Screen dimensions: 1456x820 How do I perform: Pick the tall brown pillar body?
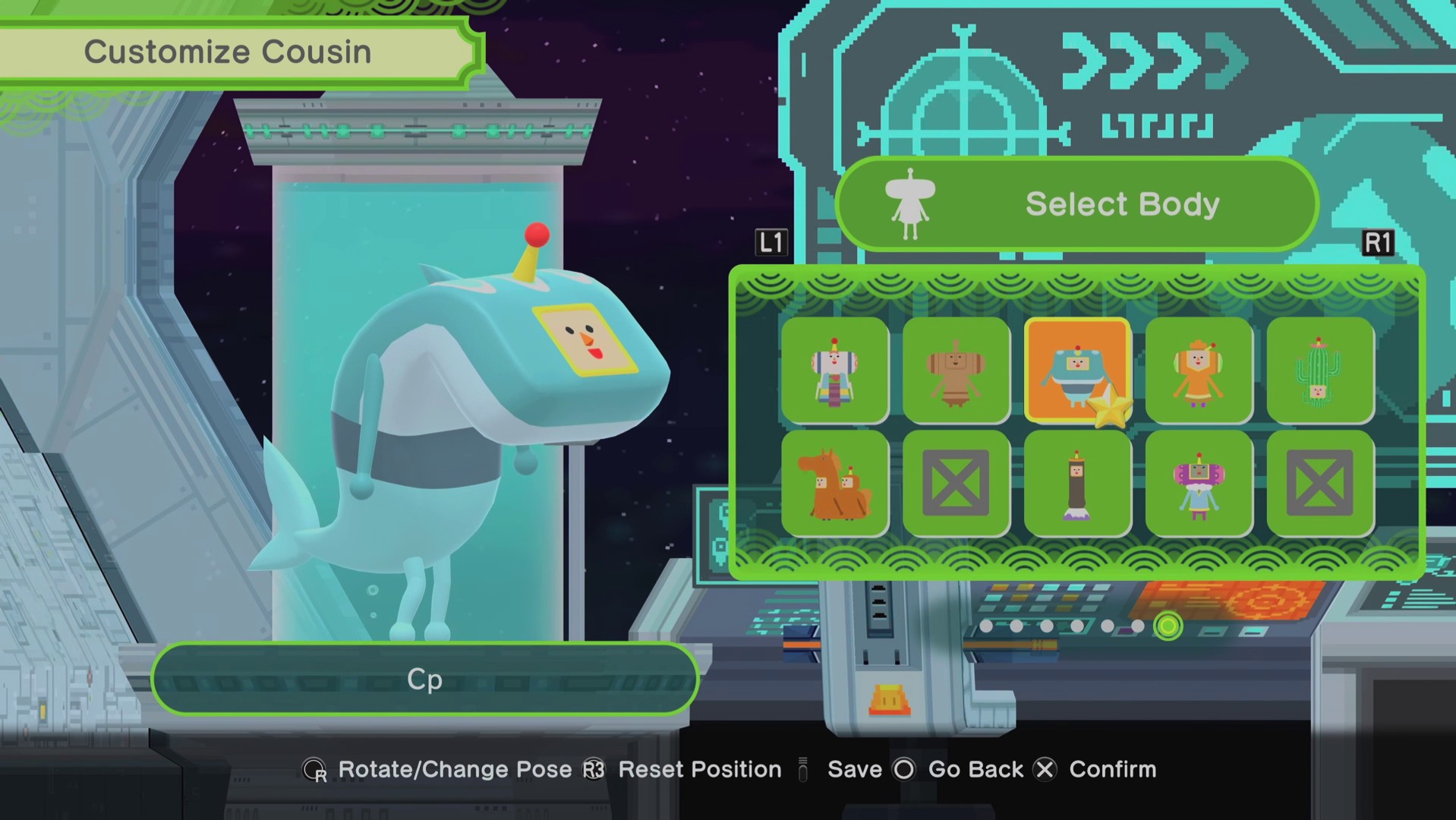1076,484
